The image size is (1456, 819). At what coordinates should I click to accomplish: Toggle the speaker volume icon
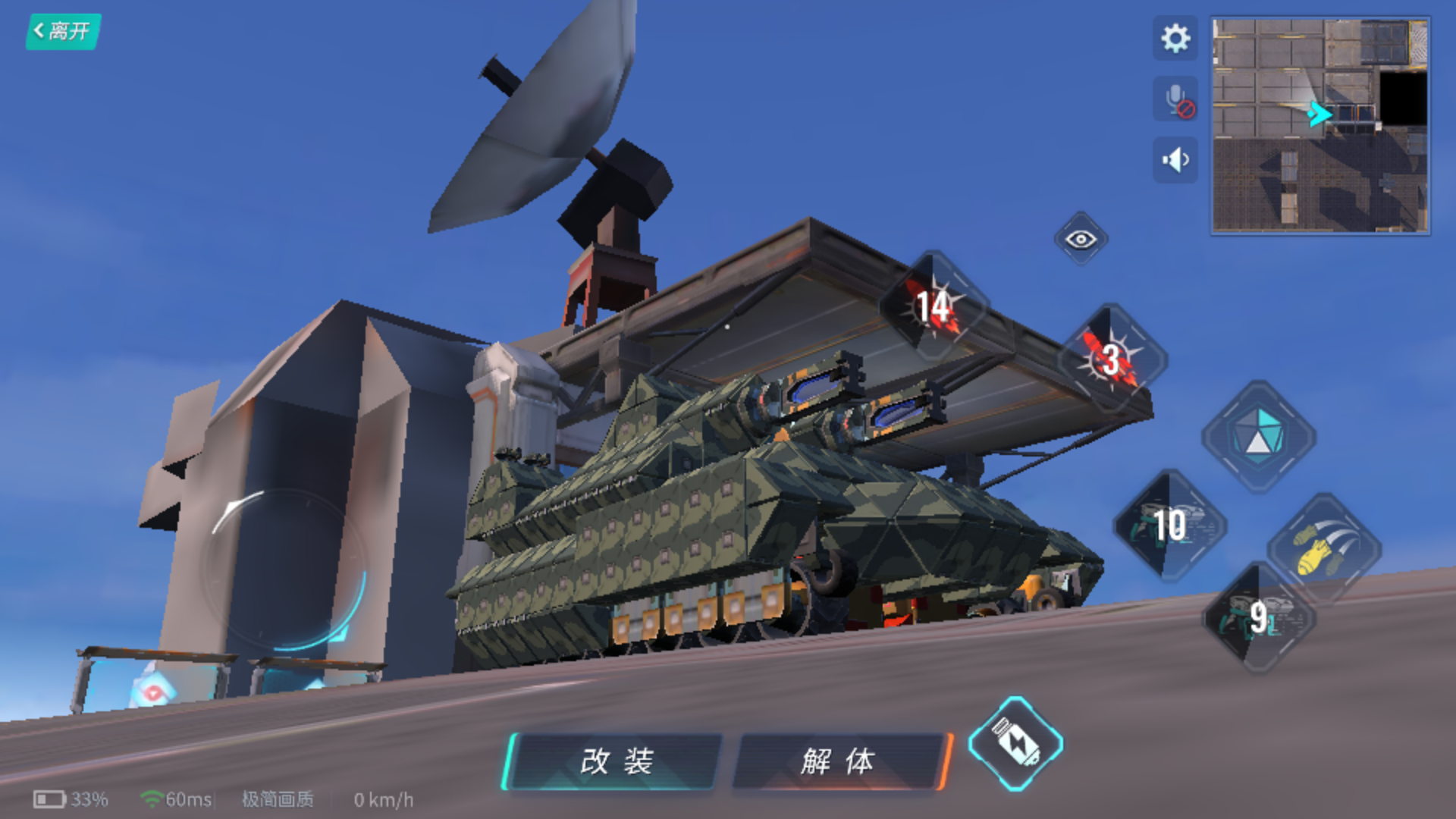[1174, 158]
